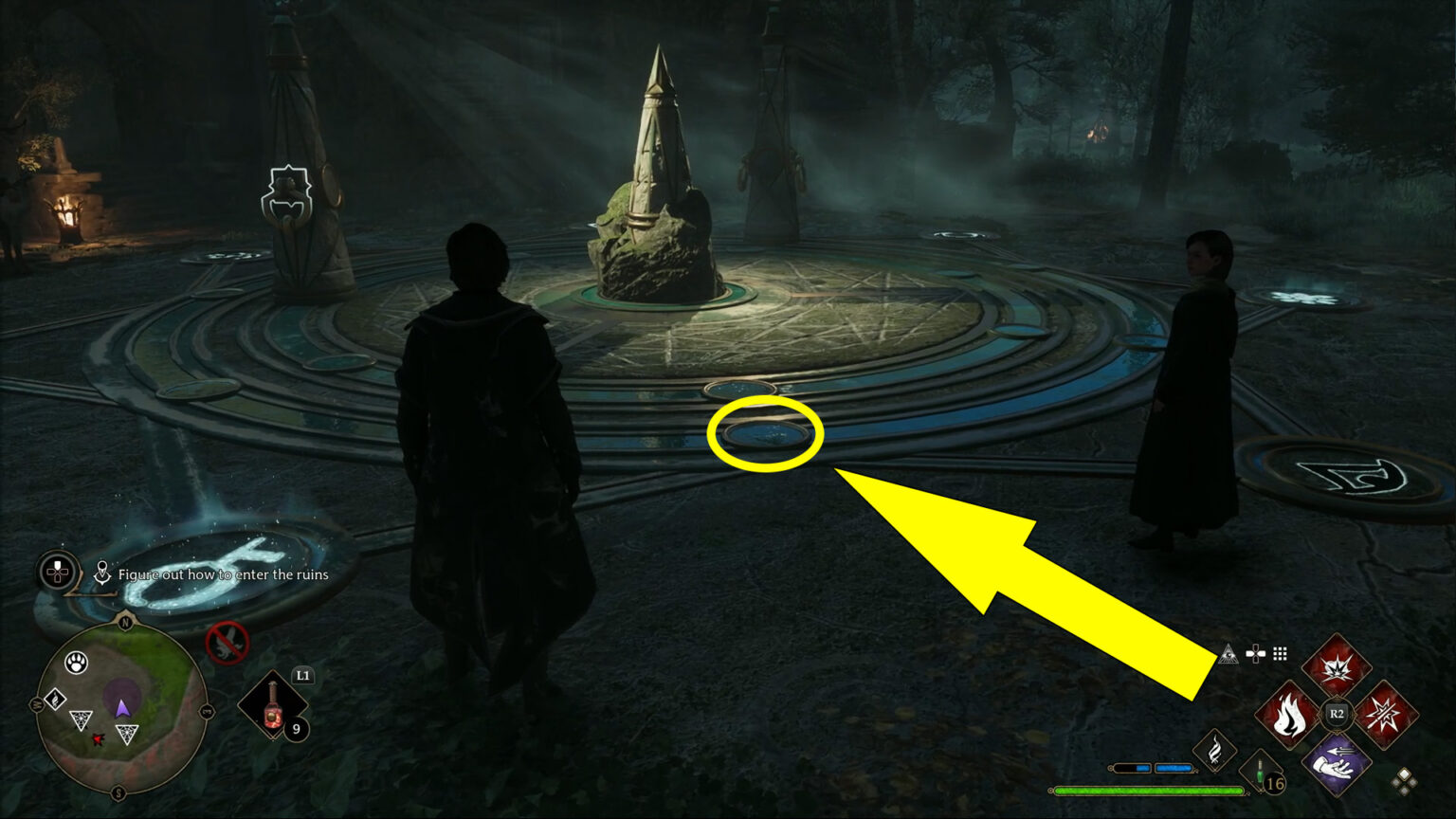Toggle the d-pad quest tracker icon
The width and height of the screenshot is (1456, 819).
click(57, 573)
